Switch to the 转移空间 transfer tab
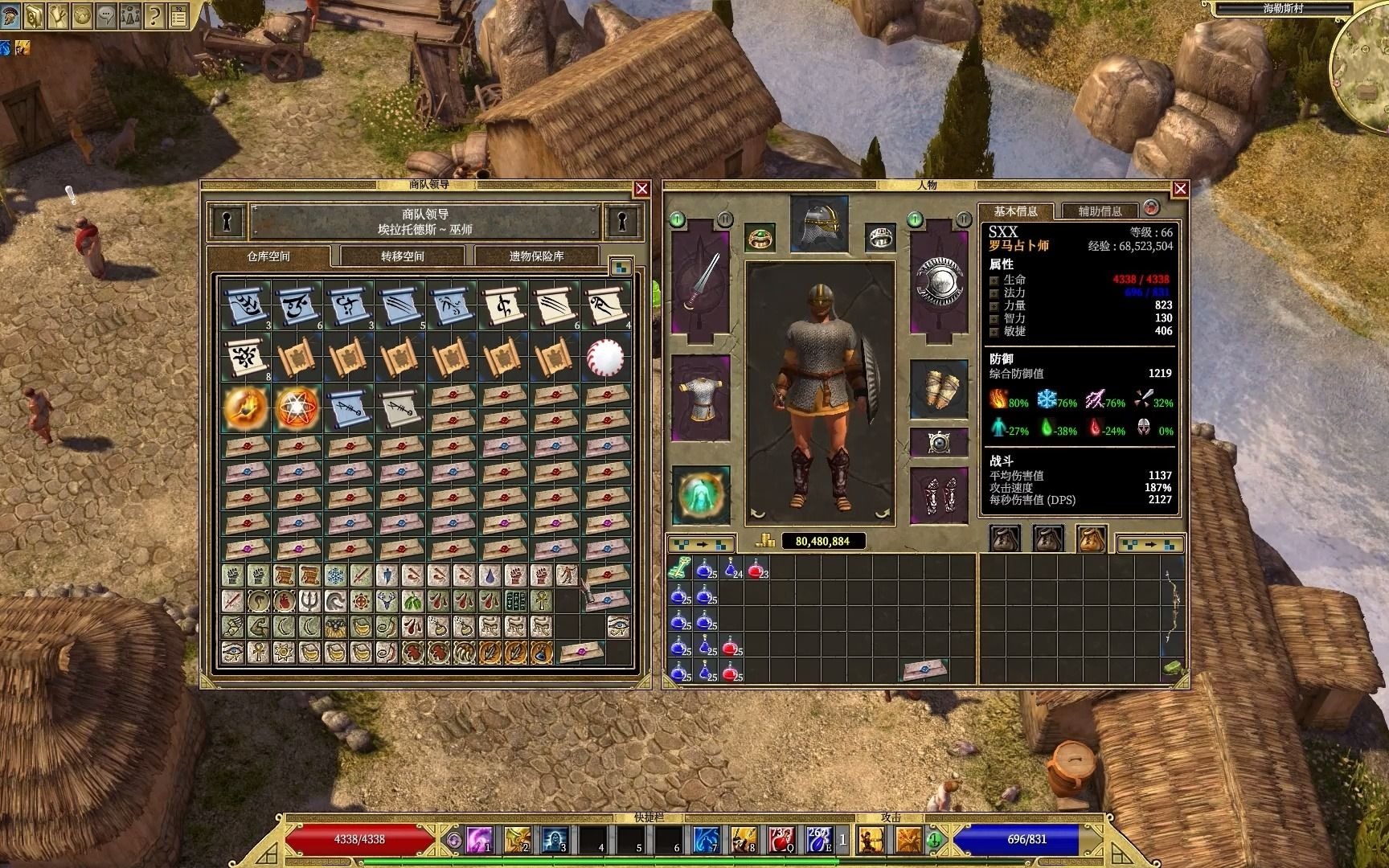This screenshot has width=1389, height=868. 402,256
